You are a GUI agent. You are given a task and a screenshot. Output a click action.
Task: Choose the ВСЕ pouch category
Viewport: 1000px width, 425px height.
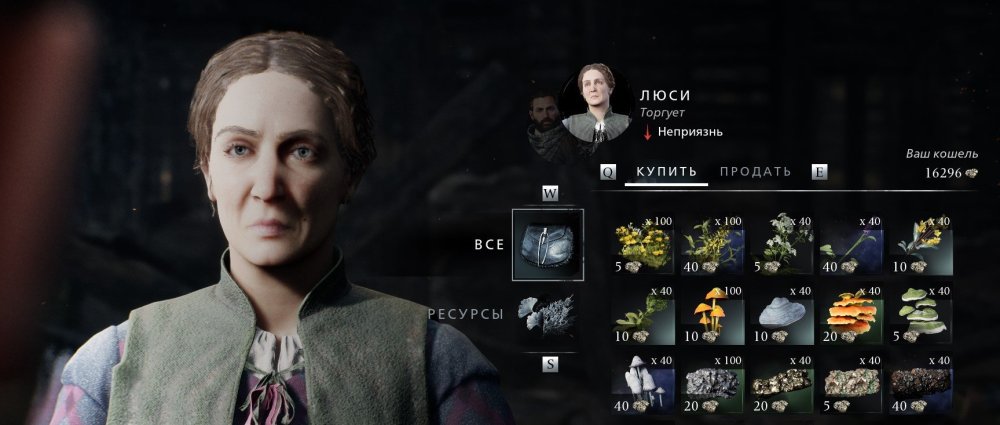[x=546, y=243]
